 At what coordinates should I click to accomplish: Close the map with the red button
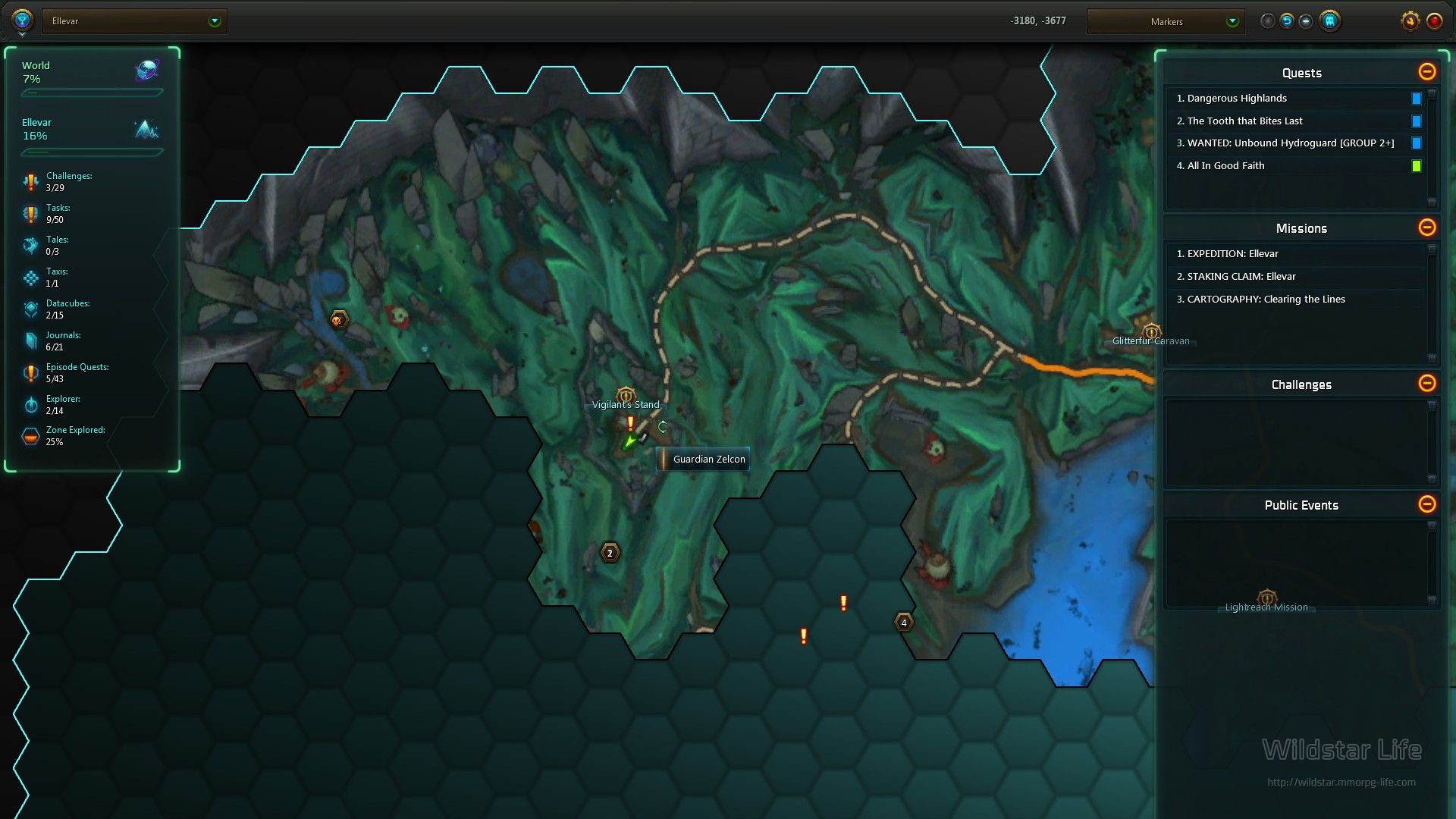1434,20
